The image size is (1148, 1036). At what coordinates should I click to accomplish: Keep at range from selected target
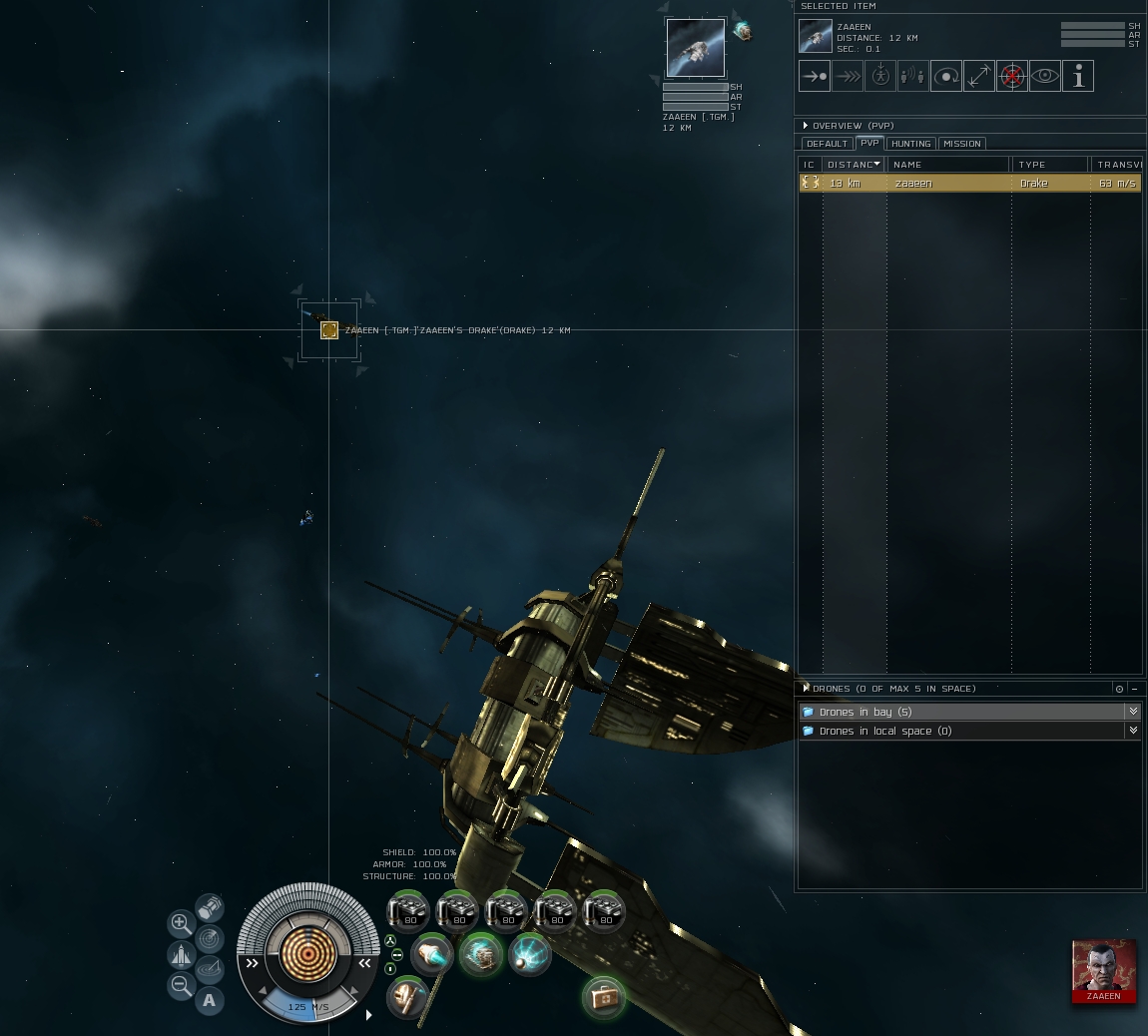click(979, 76)
